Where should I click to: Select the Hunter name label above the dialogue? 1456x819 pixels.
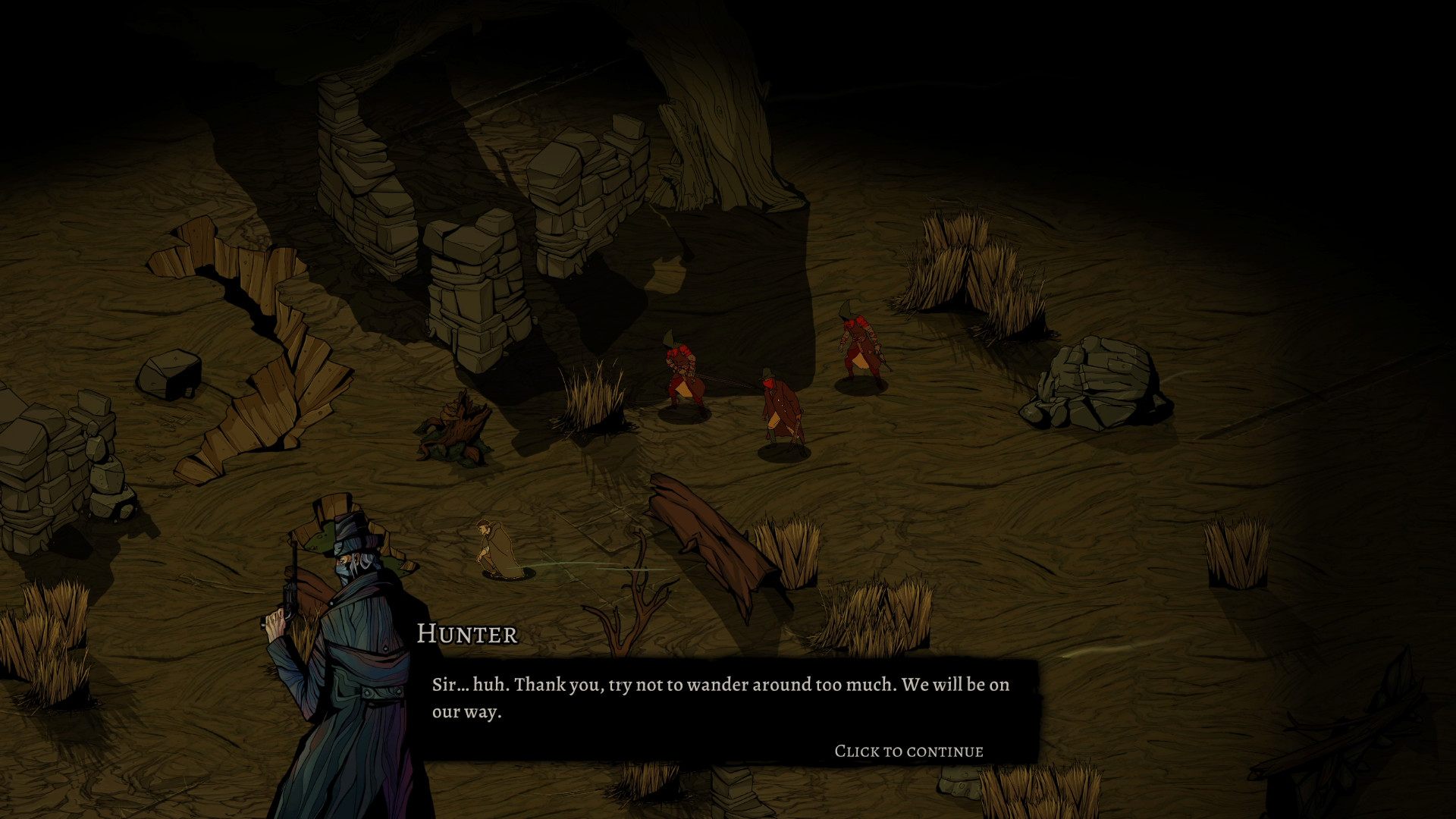466,635
